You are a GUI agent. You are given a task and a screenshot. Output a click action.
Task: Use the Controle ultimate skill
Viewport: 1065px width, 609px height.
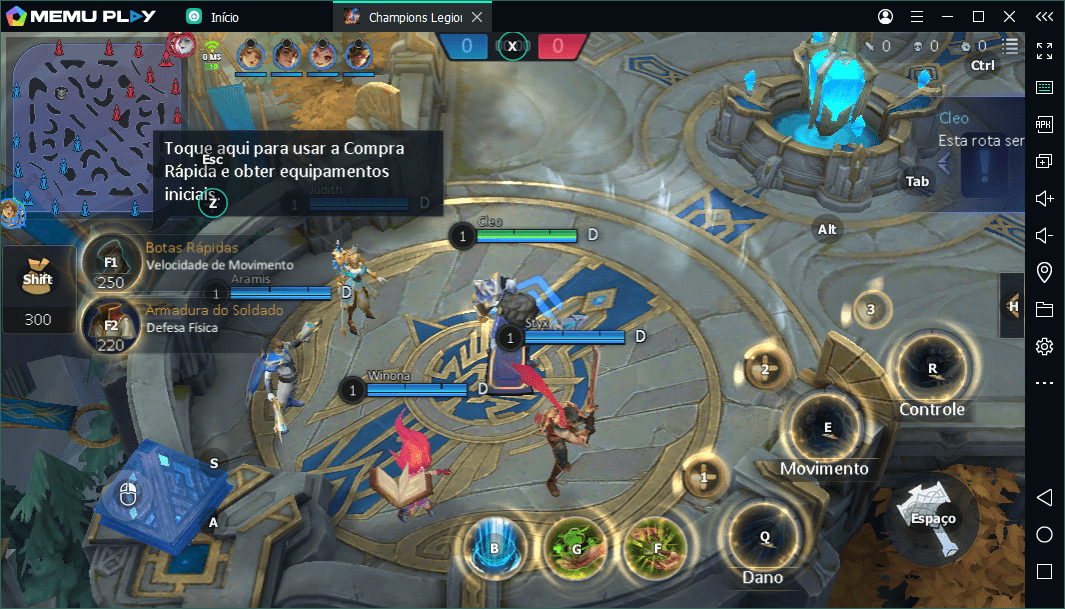pos(931,369)
